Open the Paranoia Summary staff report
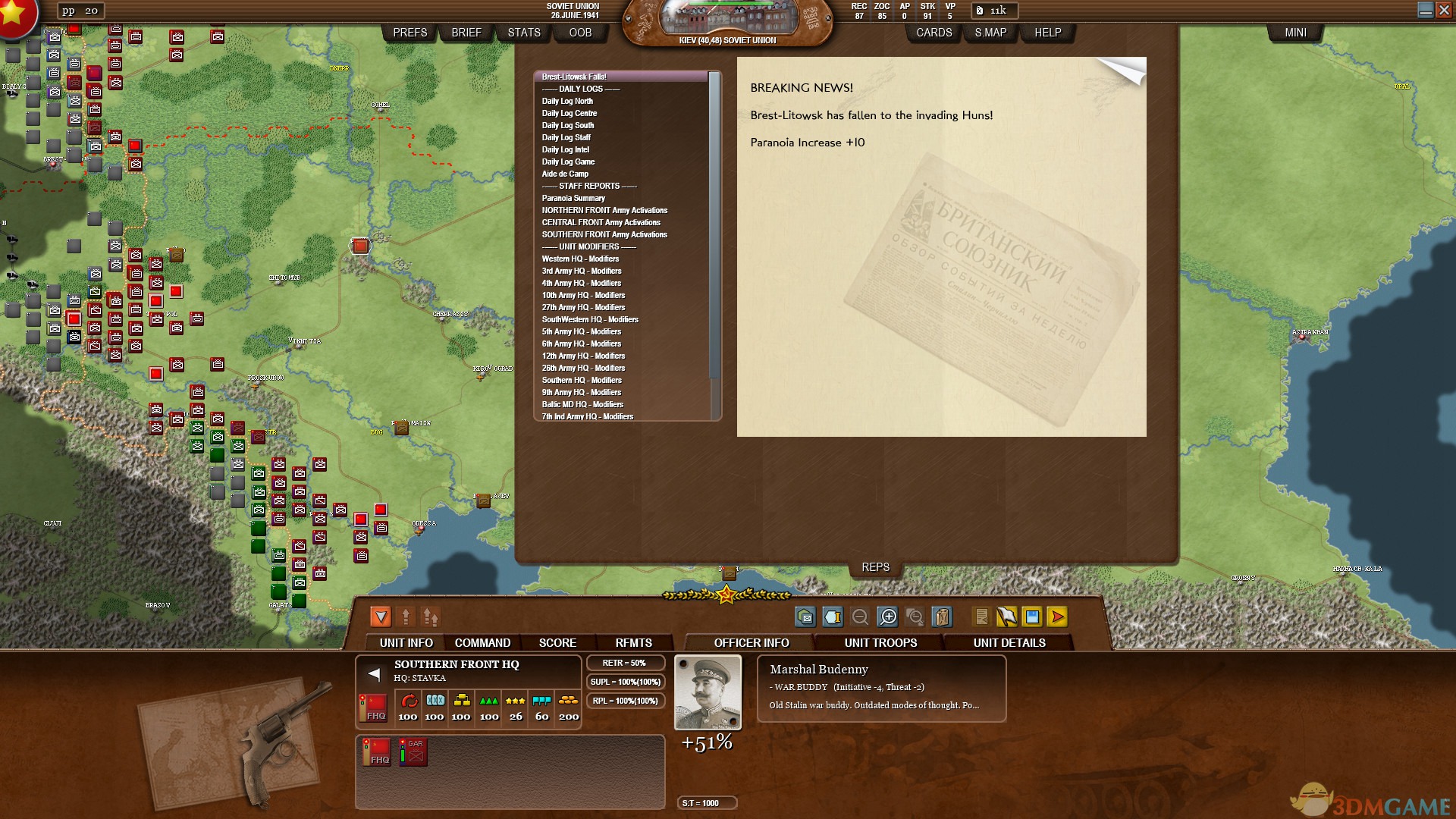The width and height of the screenshot is (1456, 819). point(573,198)
